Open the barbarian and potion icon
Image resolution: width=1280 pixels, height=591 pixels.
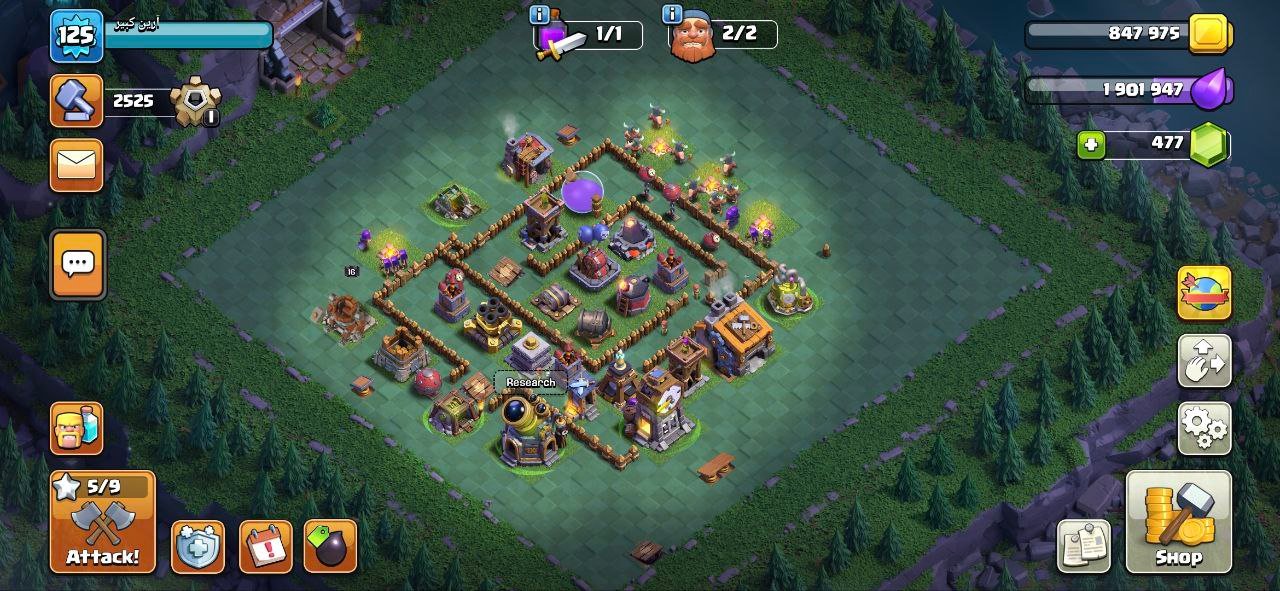77,427
